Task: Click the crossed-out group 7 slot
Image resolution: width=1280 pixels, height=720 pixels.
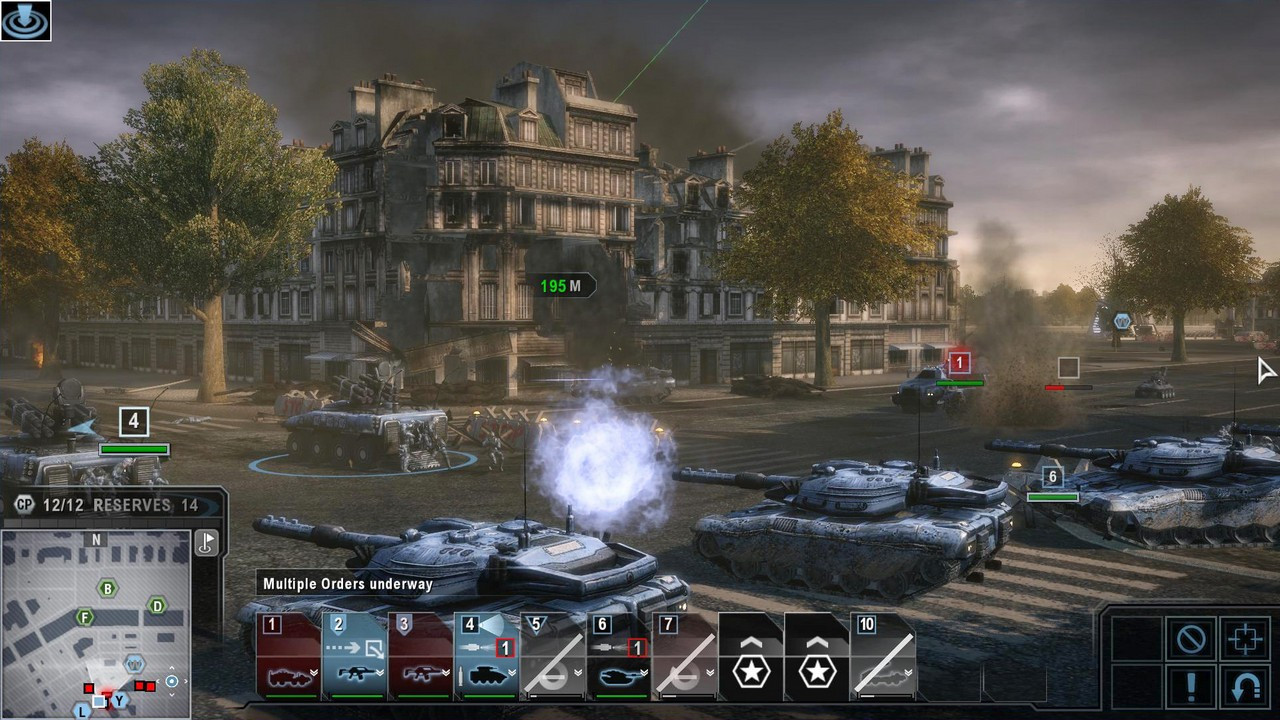Action: point(684,655)
